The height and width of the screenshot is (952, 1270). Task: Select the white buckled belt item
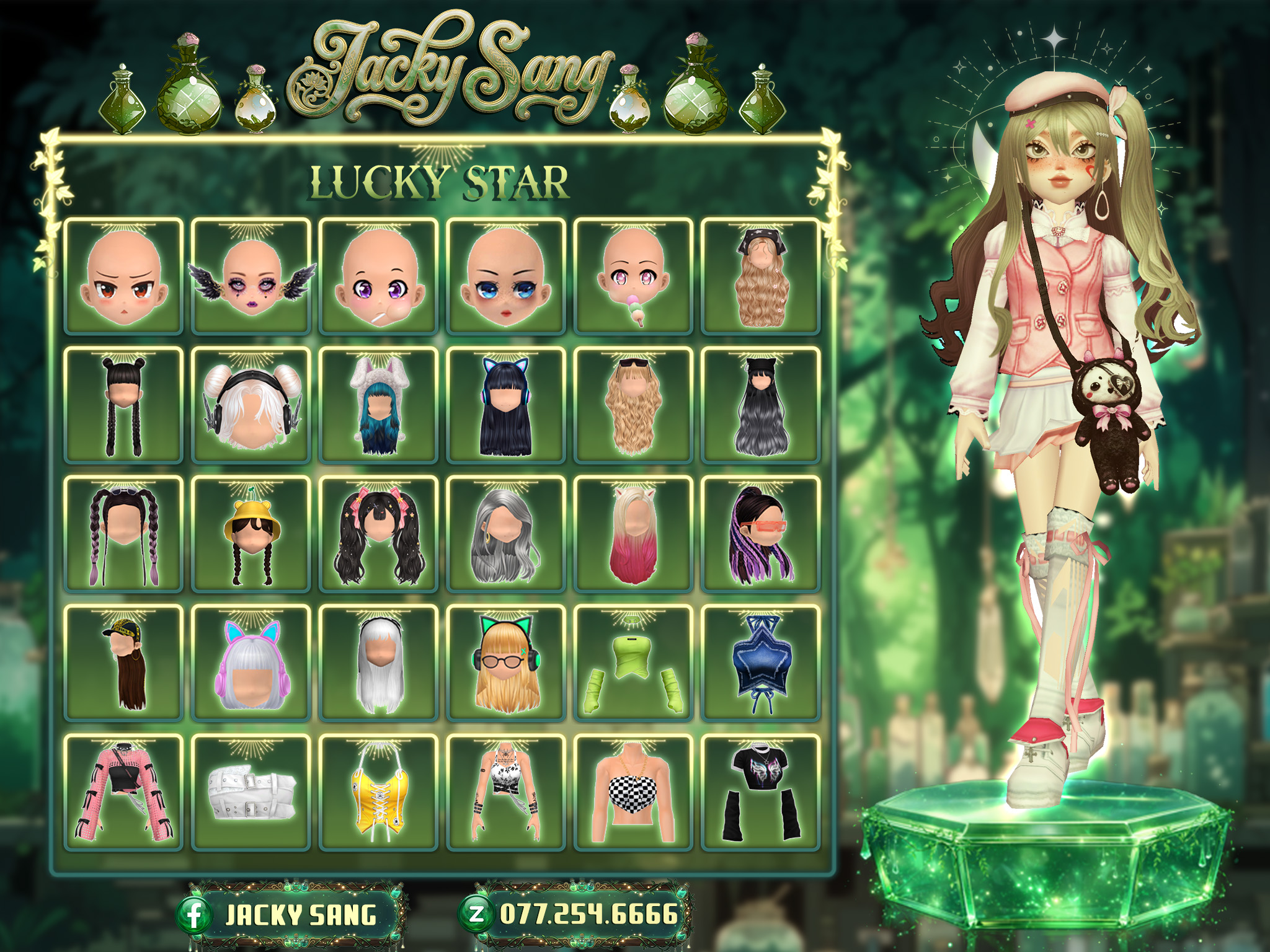251,792
